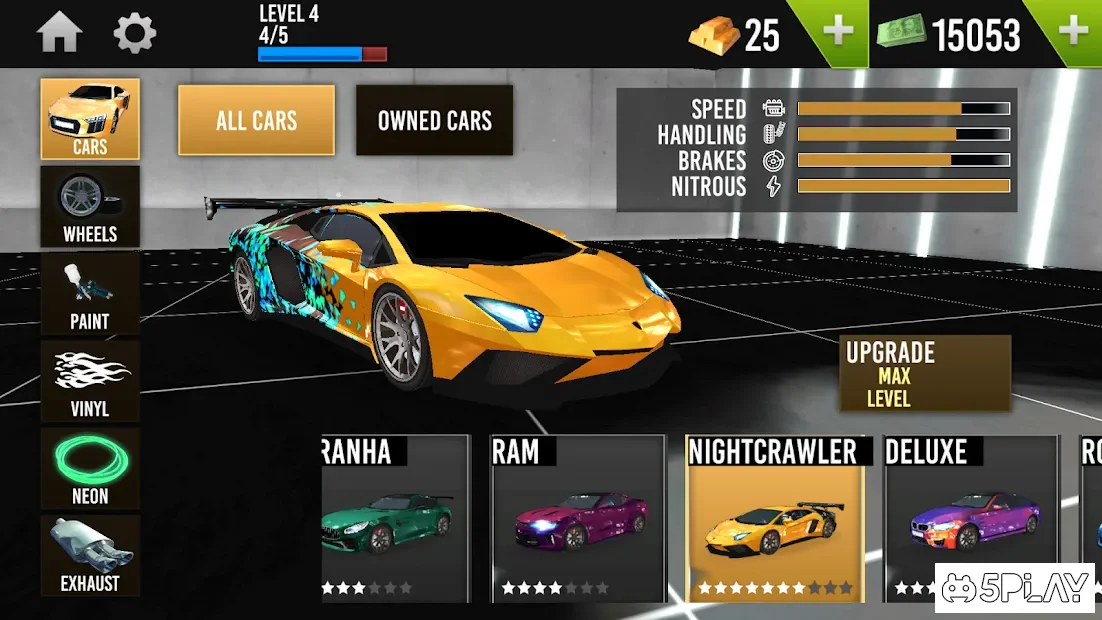The image size is (1102, 620).
Task: Click the Upgrade Max Level button
Action: 924,374
